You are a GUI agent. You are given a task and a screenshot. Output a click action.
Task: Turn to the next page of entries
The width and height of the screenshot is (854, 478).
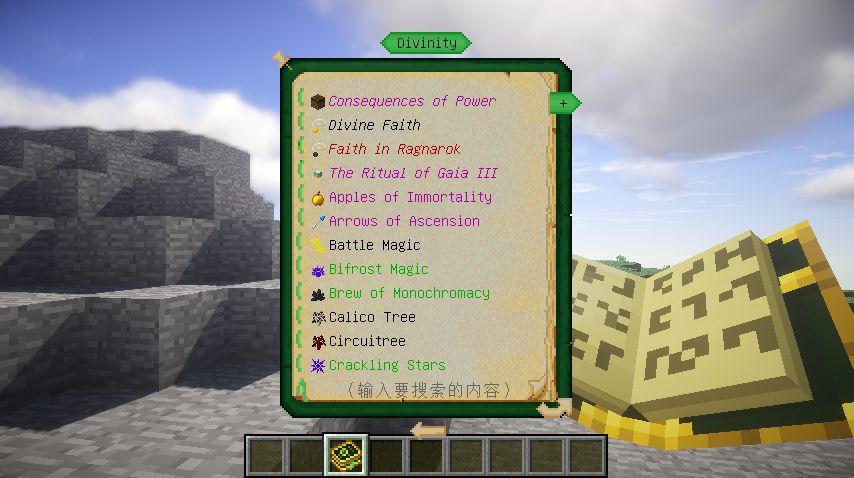[553, 408]
